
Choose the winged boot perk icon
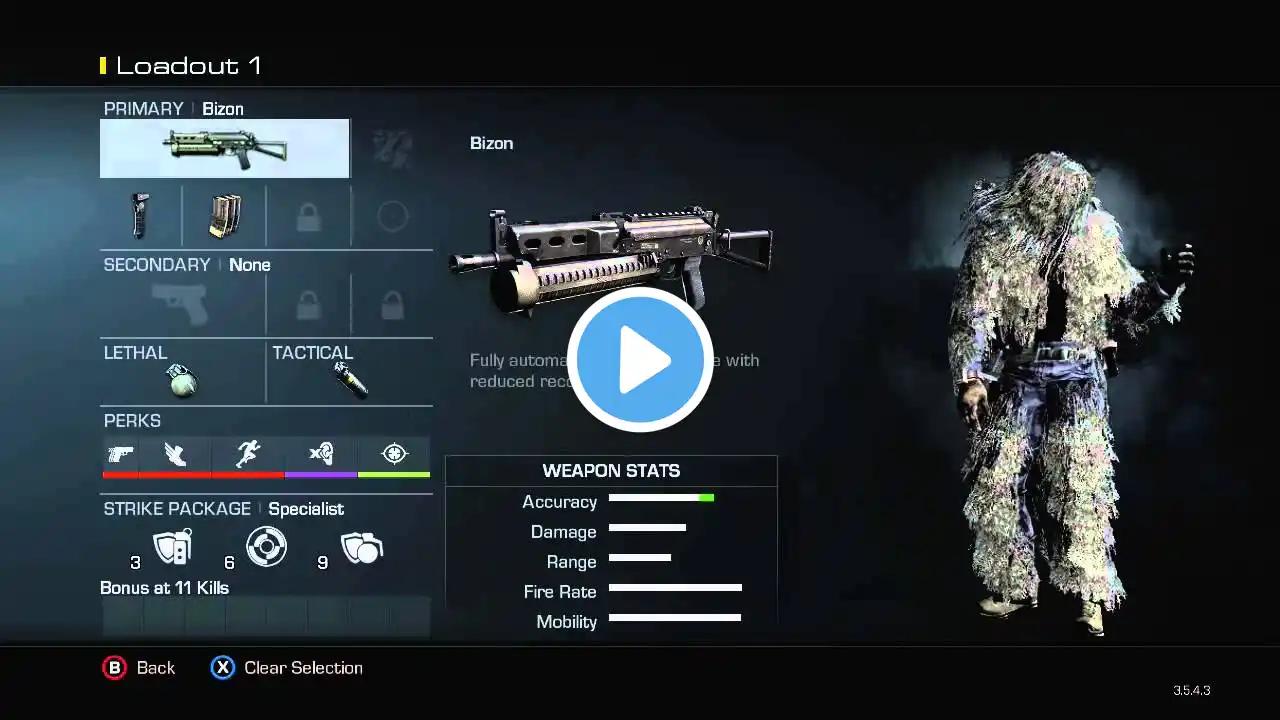(176, 455)
